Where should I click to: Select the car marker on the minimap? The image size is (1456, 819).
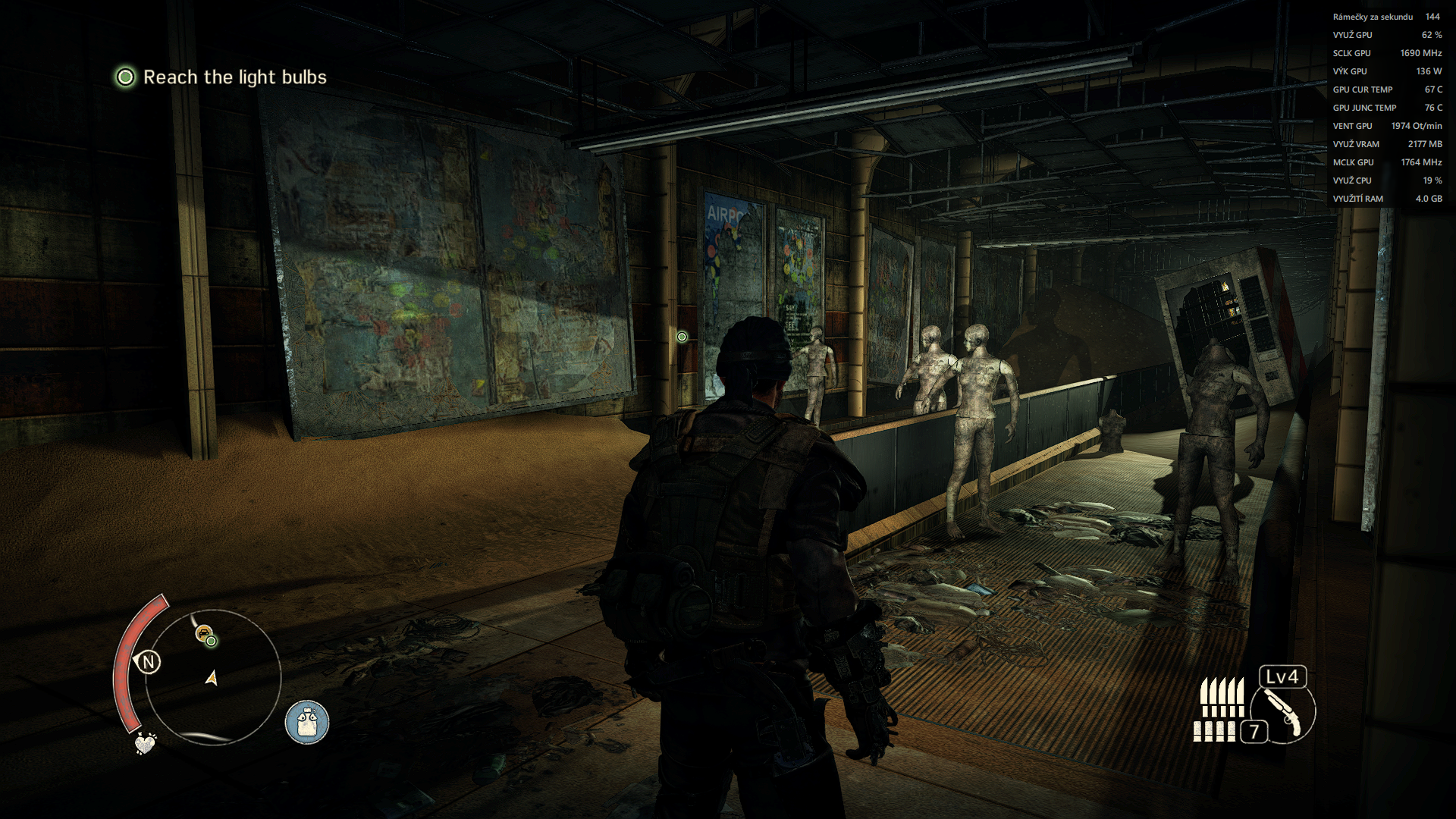(x=202, y=632)
